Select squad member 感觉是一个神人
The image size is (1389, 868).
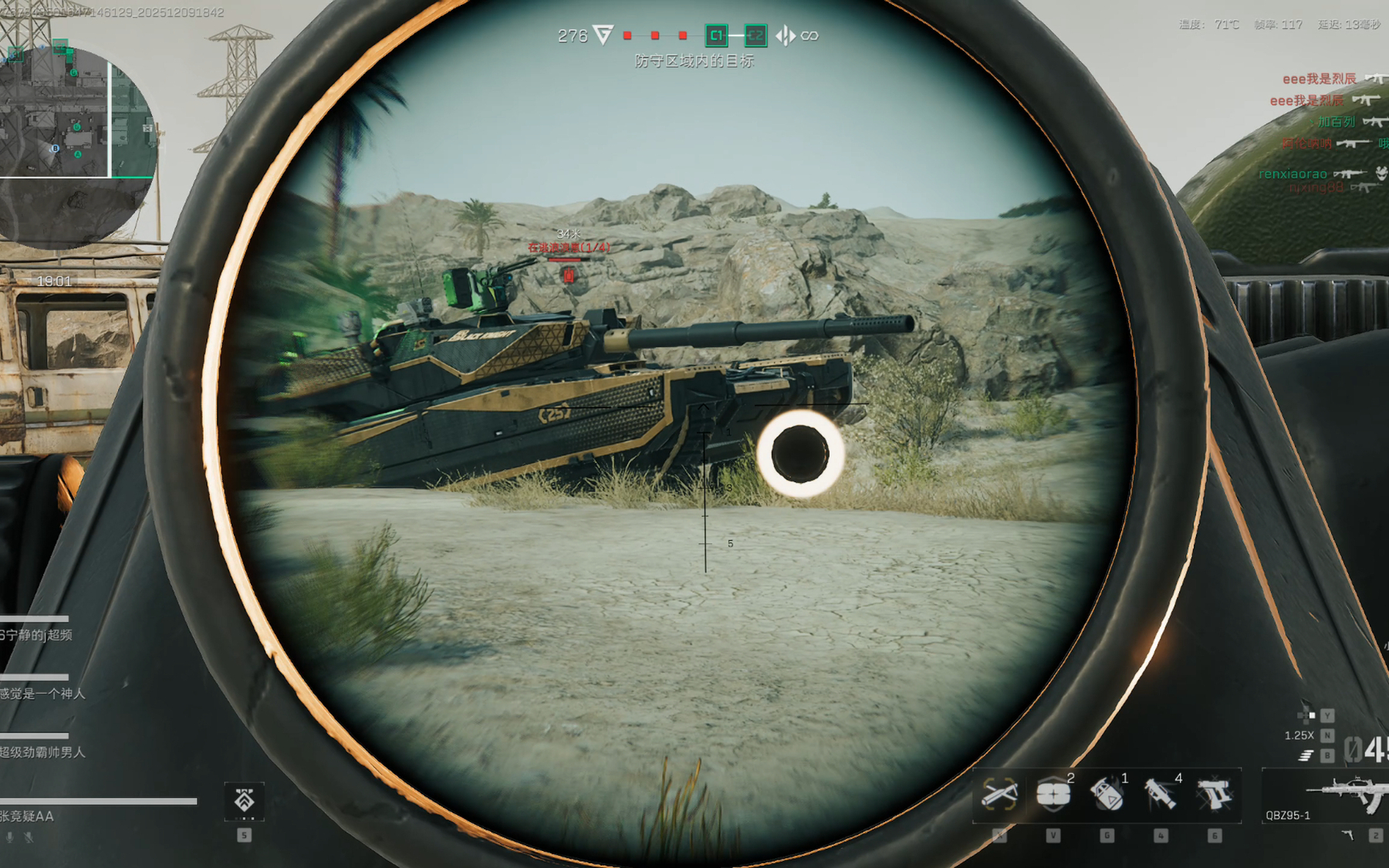tap(42, 694)
